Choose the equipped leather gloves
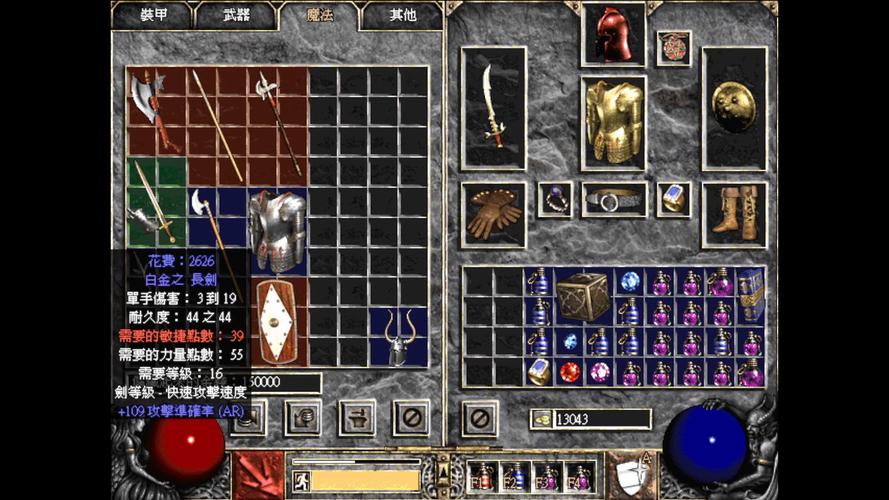This screenshot has height=500, width=889. [493, 213]
